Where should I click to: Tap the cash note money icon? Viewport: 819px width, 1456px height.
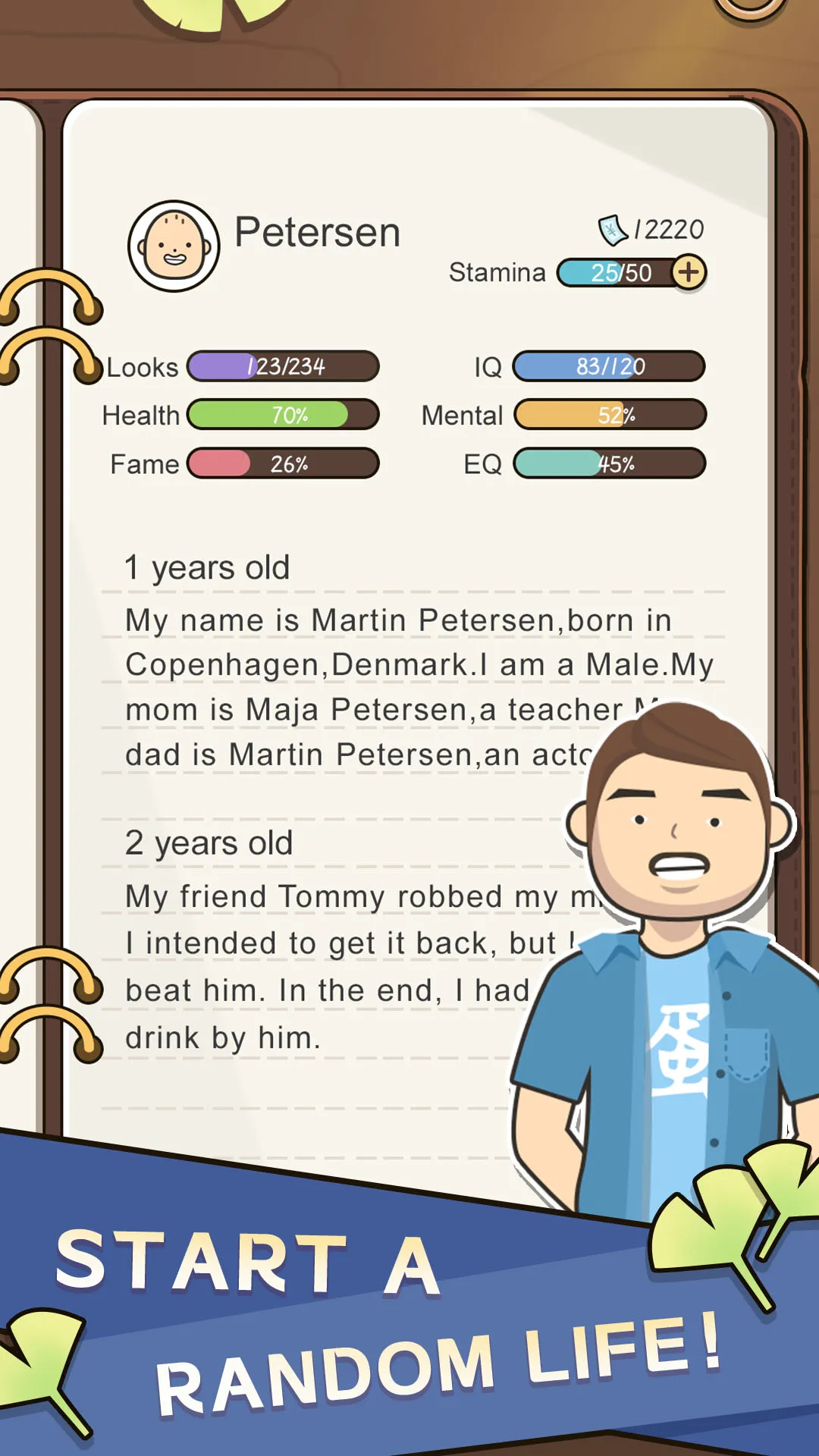[612, 230]
